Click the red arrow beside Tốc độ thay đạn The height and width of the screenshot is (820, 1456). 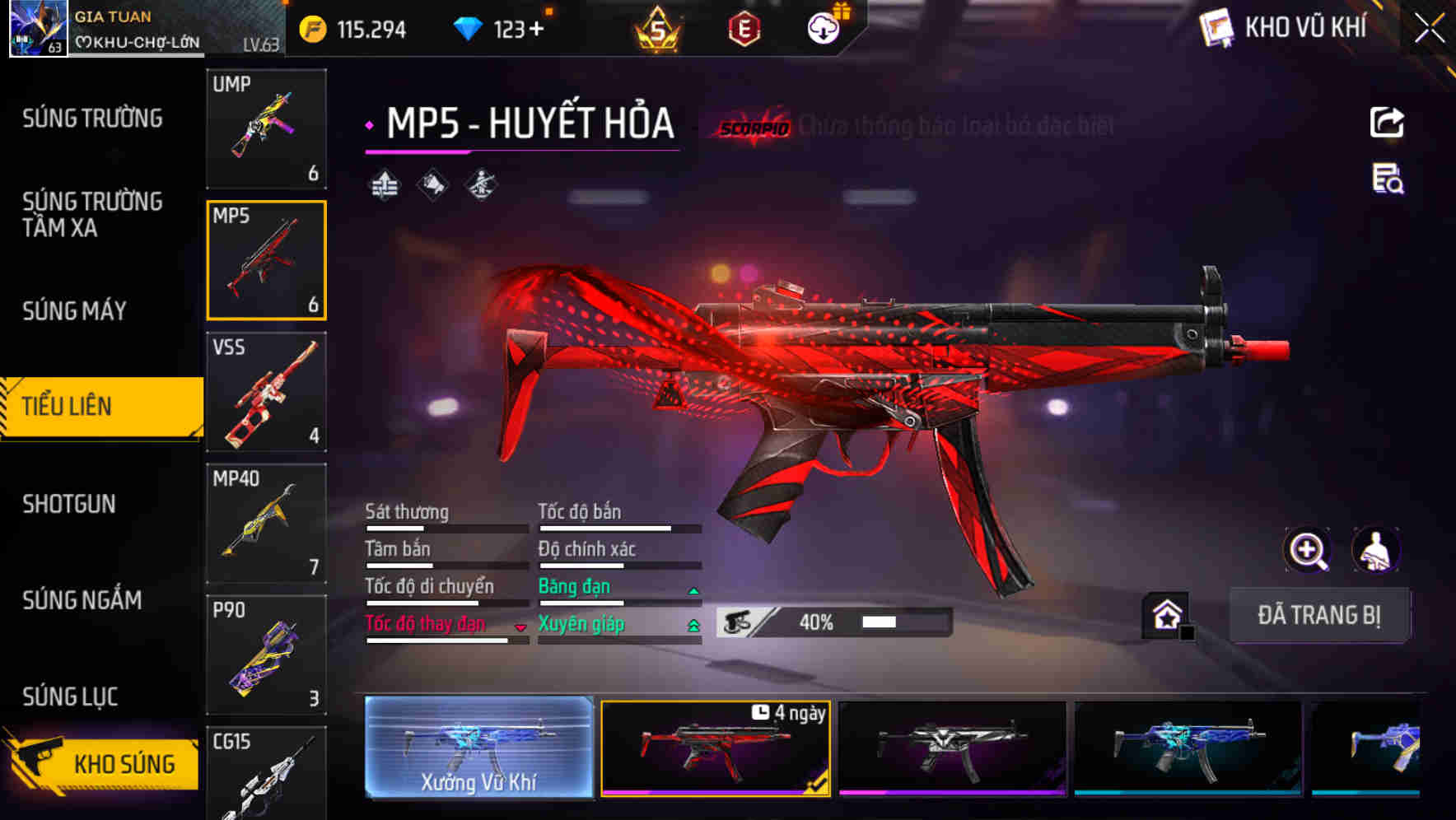pos(520,627)
